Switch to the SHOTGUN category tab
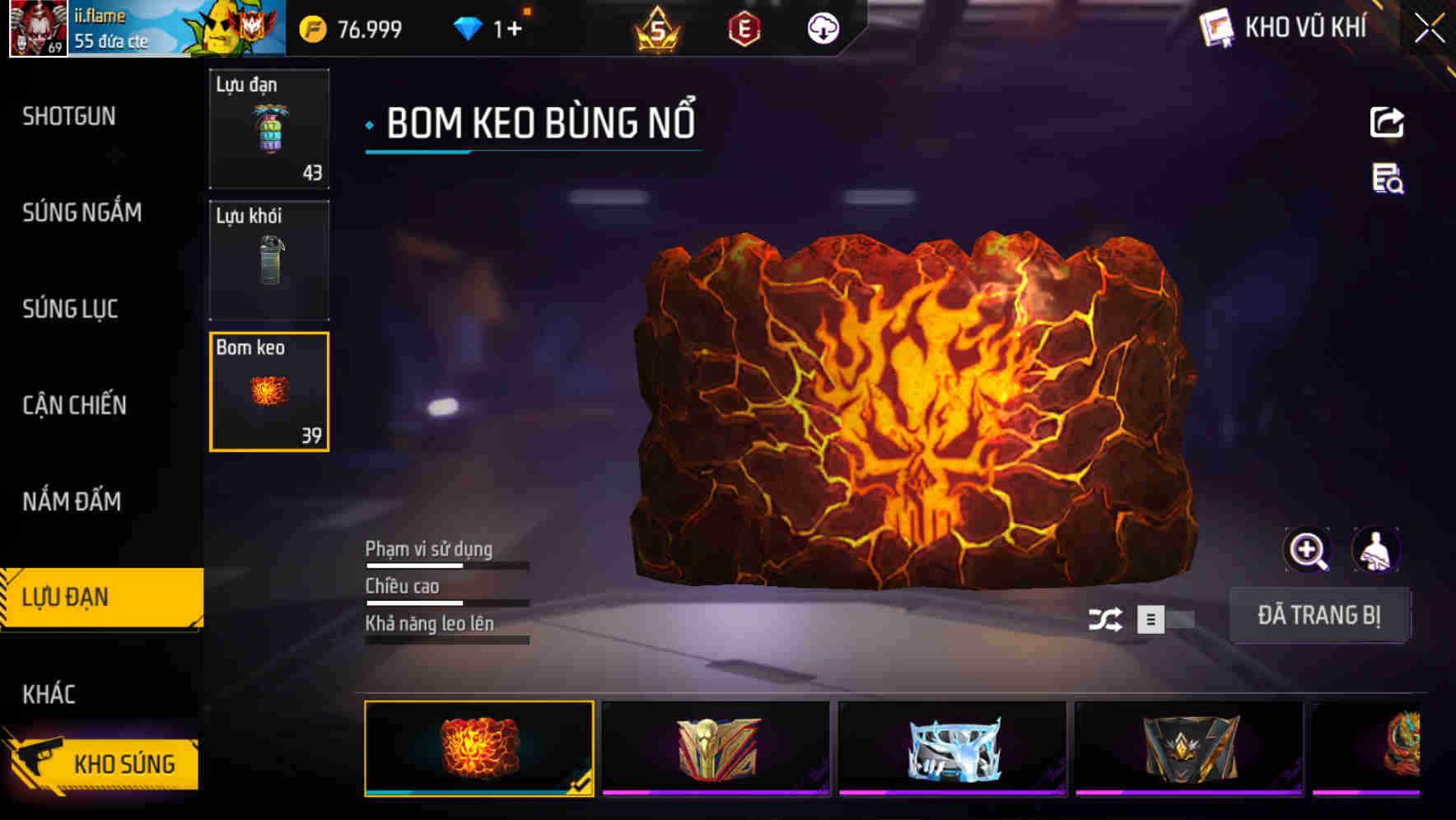Screen dimensions: 1456x820 pyautogui.click(x=70, y=117)
